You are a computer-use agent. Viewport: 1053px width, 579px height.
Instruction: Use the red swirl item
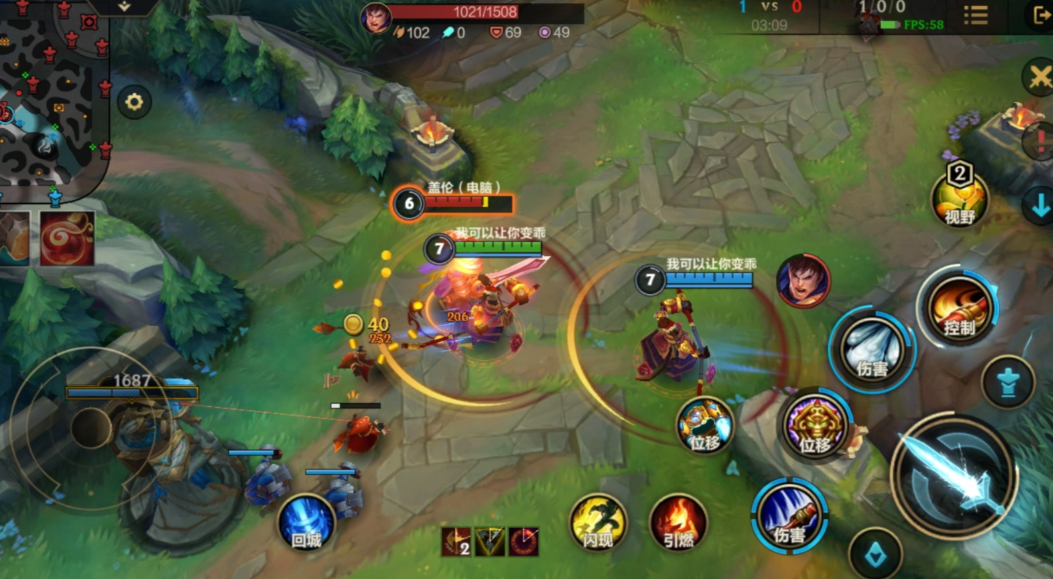click(x=67, y=238)
